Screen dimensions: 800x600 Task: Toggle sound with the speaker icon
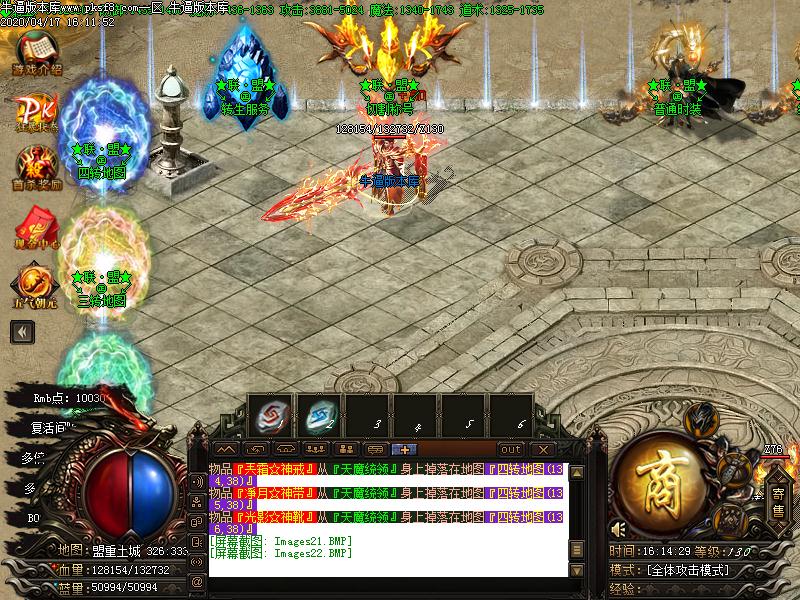click(x=619, y=529)
